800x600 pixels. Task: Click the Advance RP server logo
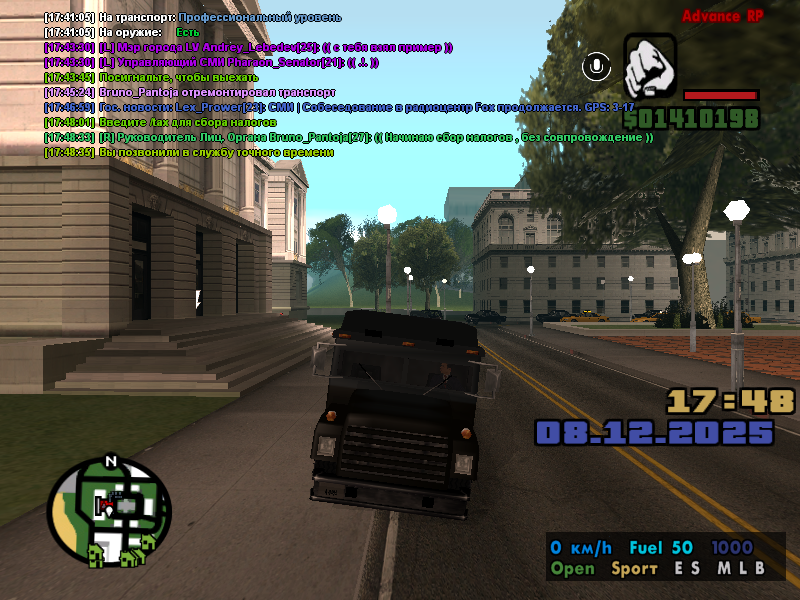[x=723, y=16]
